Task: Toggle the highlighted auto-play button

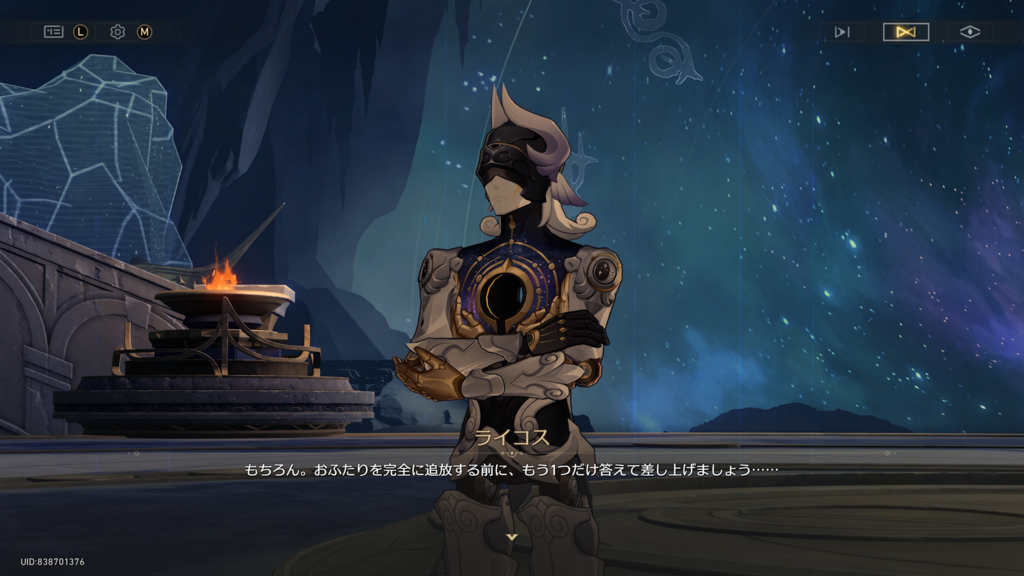Action: click(905, 32)
